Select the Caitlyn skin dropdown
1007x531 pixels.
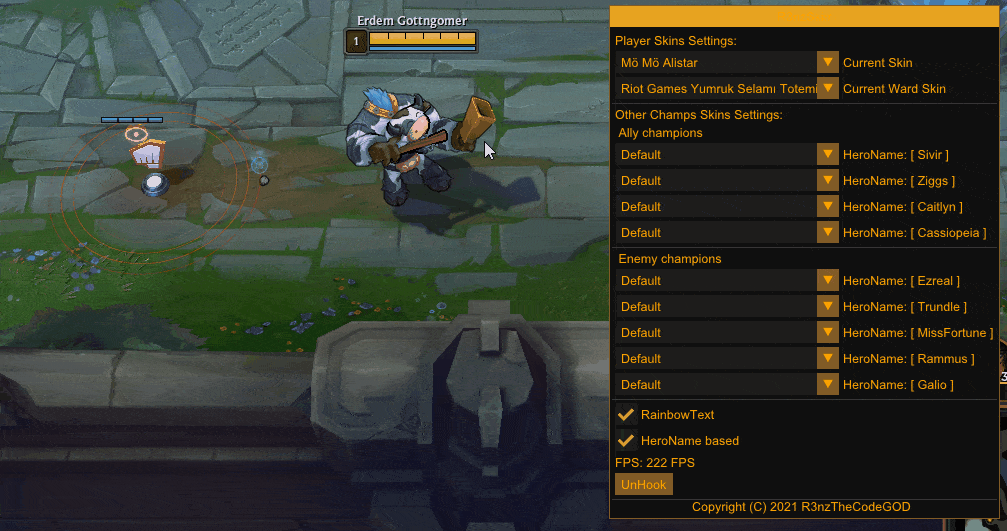pyautogui.click(x=827, y=207)
